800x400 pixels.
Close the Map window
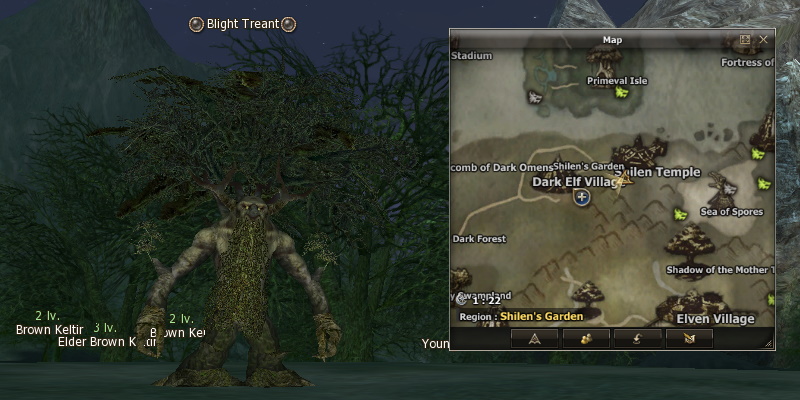coord(763,40)
